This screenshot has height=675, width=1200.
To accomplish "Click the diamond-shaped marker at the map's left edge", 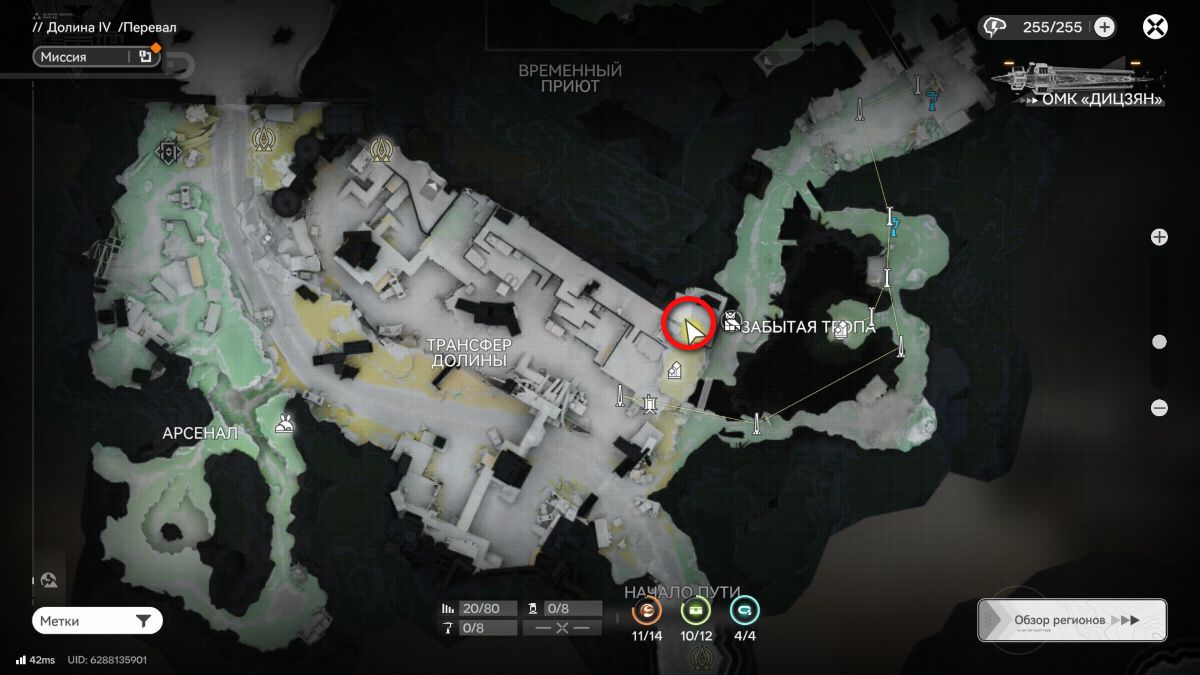I will 167,152.
